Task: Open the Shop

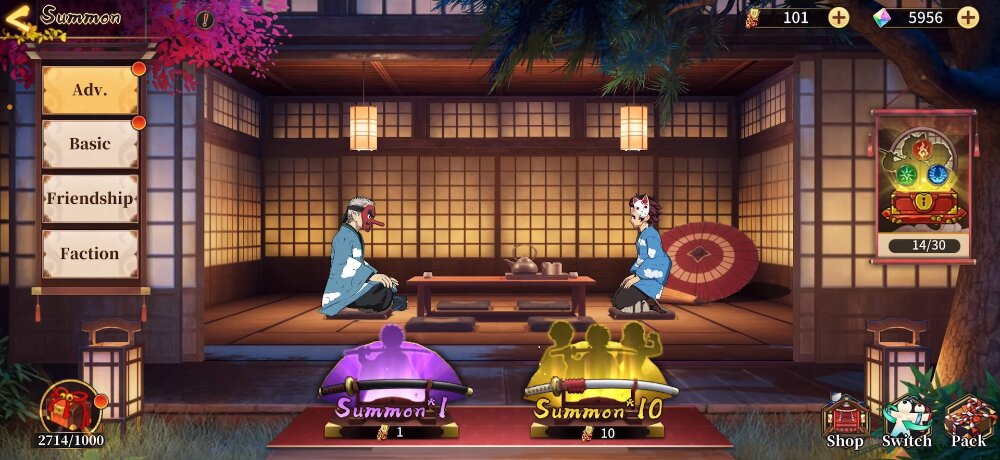Action: pos(845,420)
